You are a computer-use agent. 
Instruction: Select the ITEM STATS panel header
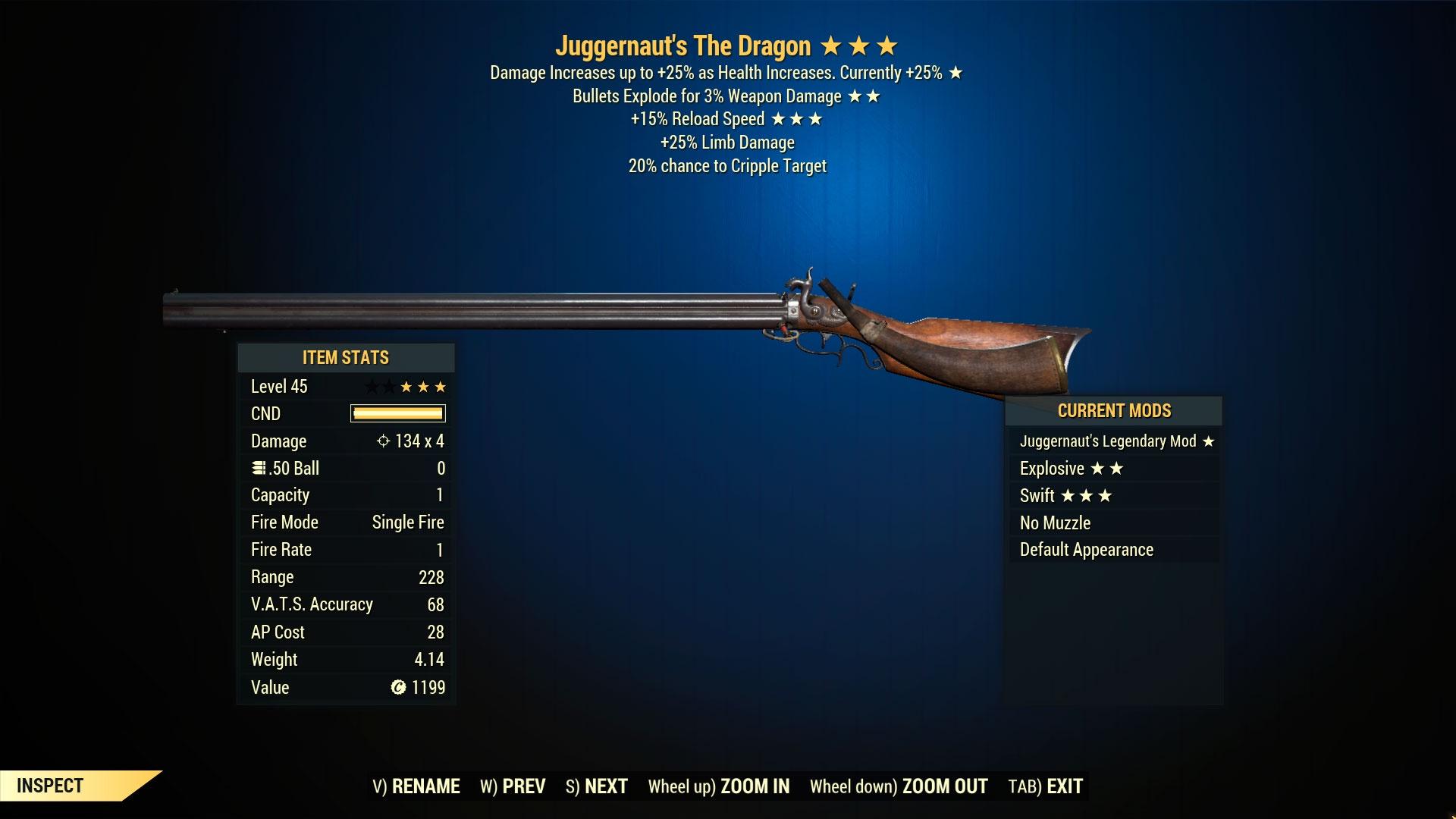(346, 357)
